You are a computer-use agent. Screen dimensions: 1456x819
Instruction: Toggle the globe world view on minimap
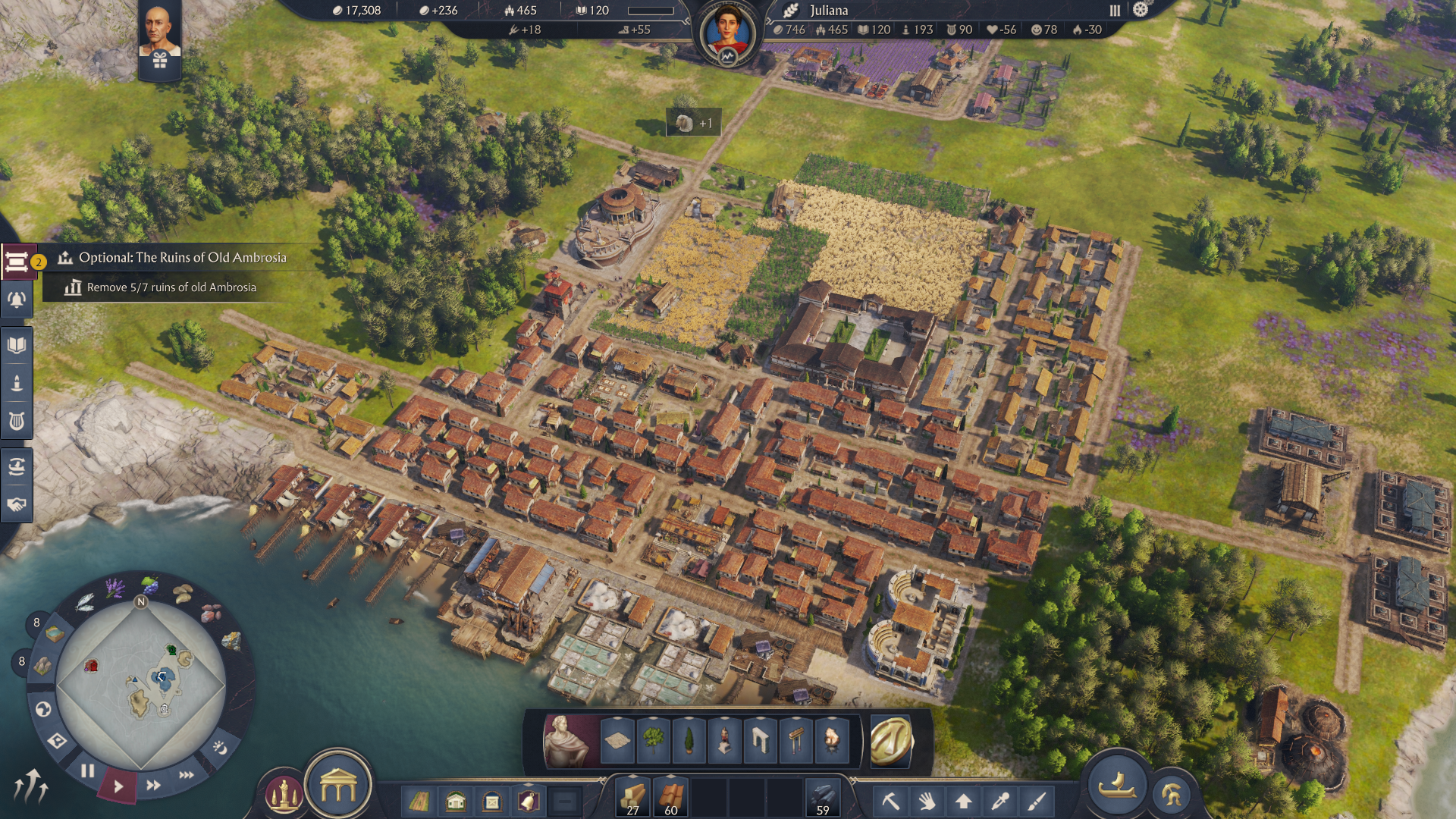pos(42,709)
